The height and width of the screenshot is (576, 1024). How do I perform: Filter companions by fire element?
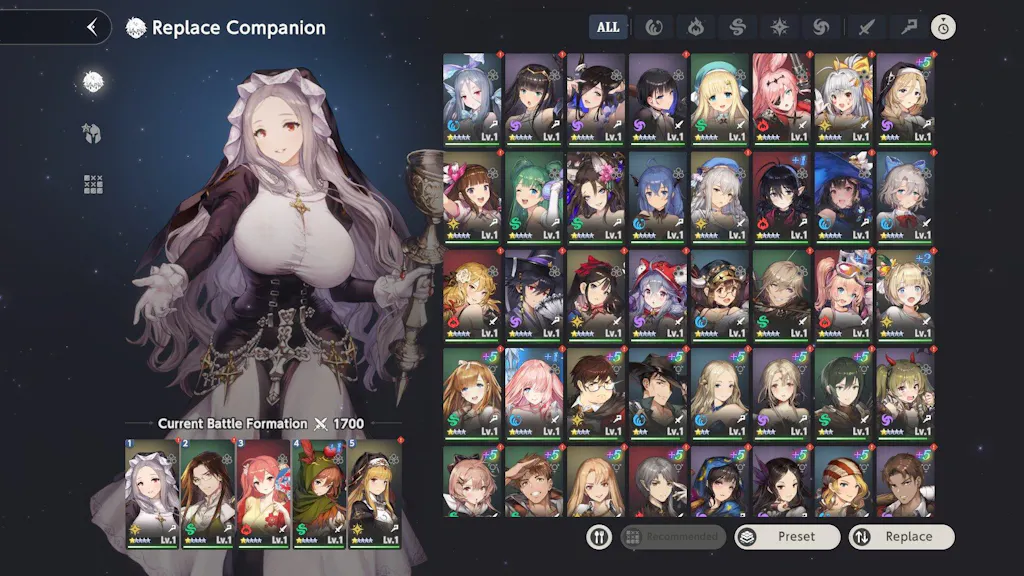tap(695, 27)
